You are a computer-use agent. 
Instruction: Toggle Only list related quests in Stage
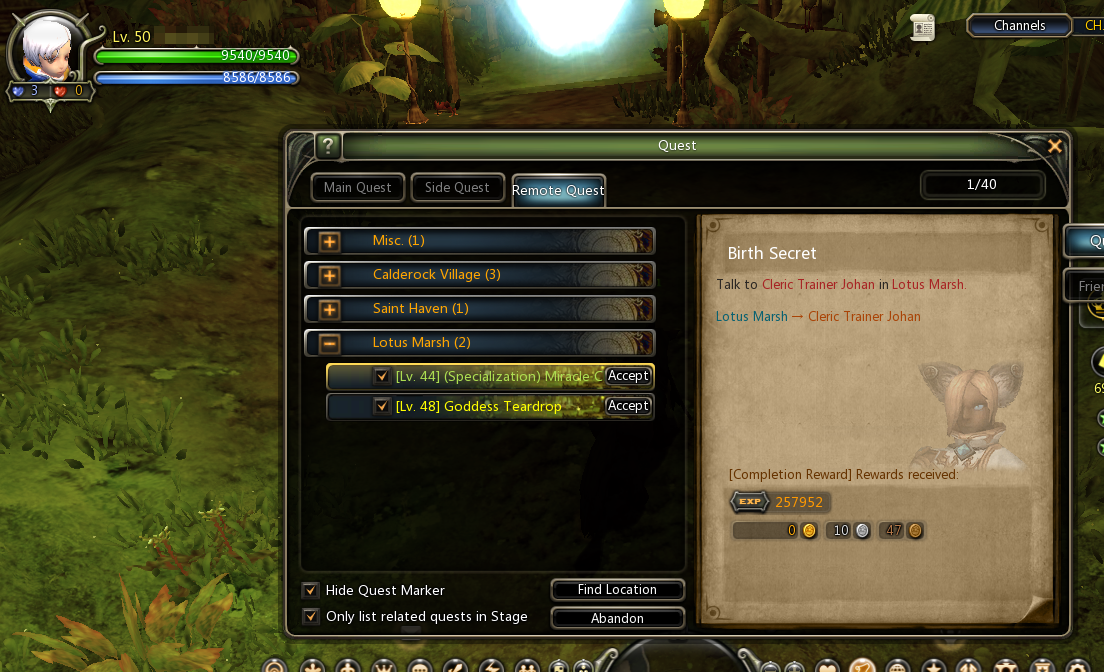point(311,617)
